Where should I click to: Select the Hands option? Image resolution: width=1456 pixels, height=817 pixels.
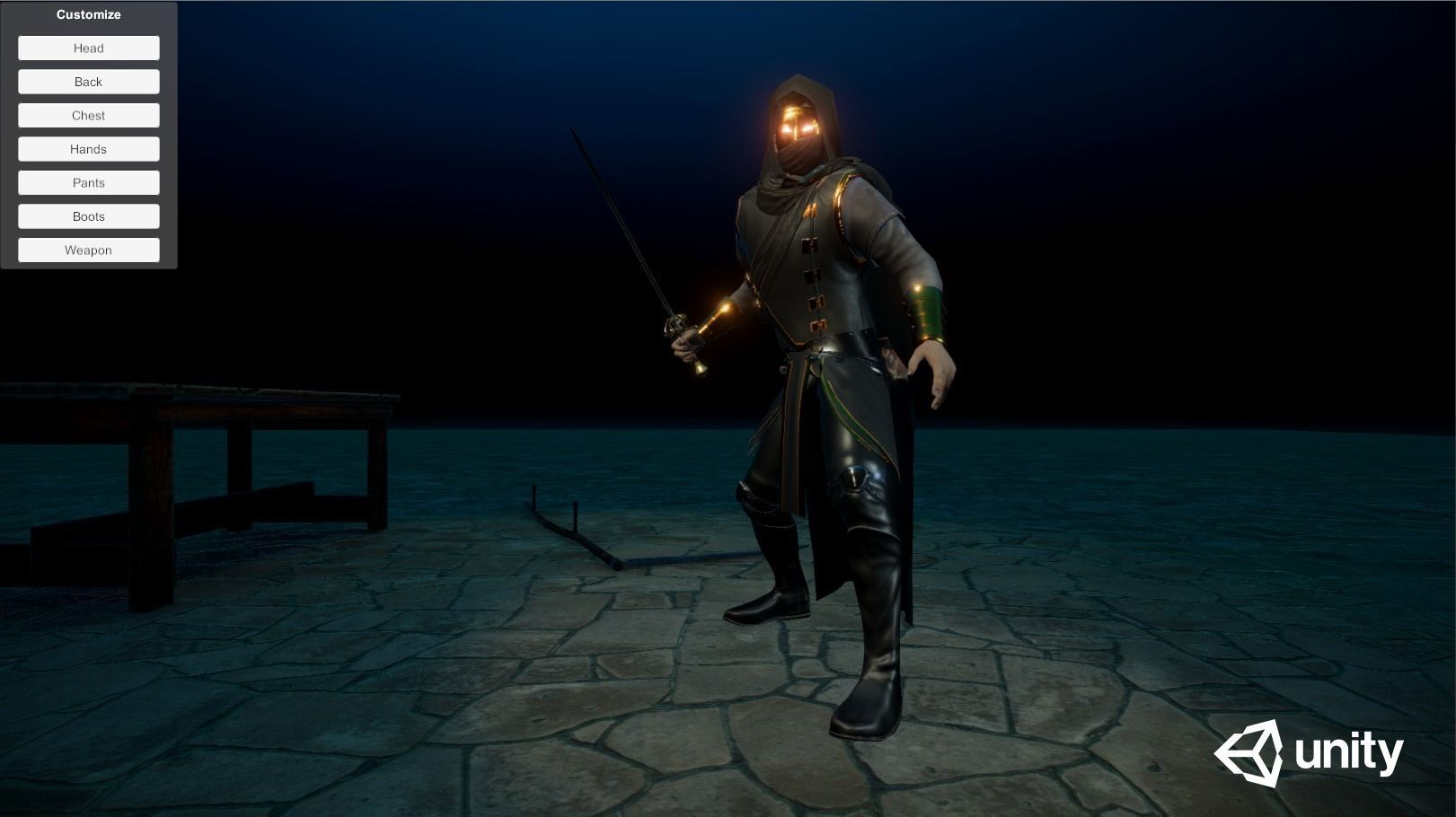coord(88,148)
